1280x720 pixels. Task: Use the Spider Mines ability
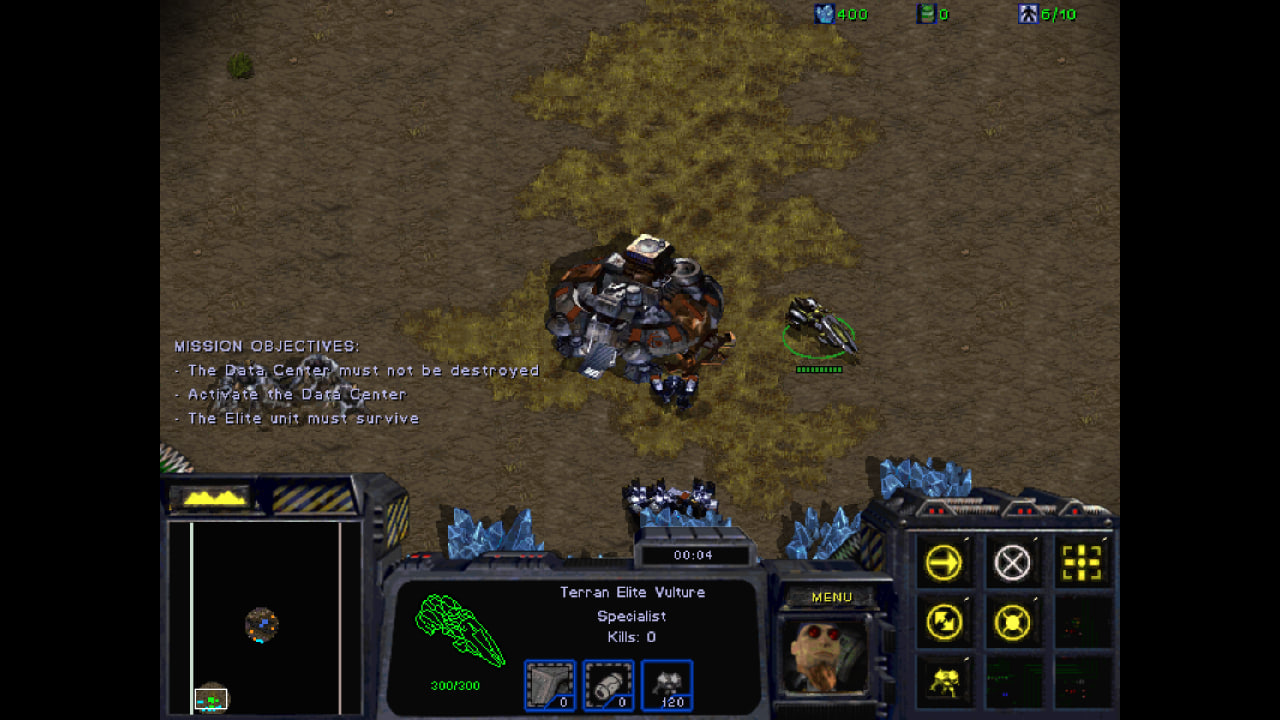tap(943, 682)
